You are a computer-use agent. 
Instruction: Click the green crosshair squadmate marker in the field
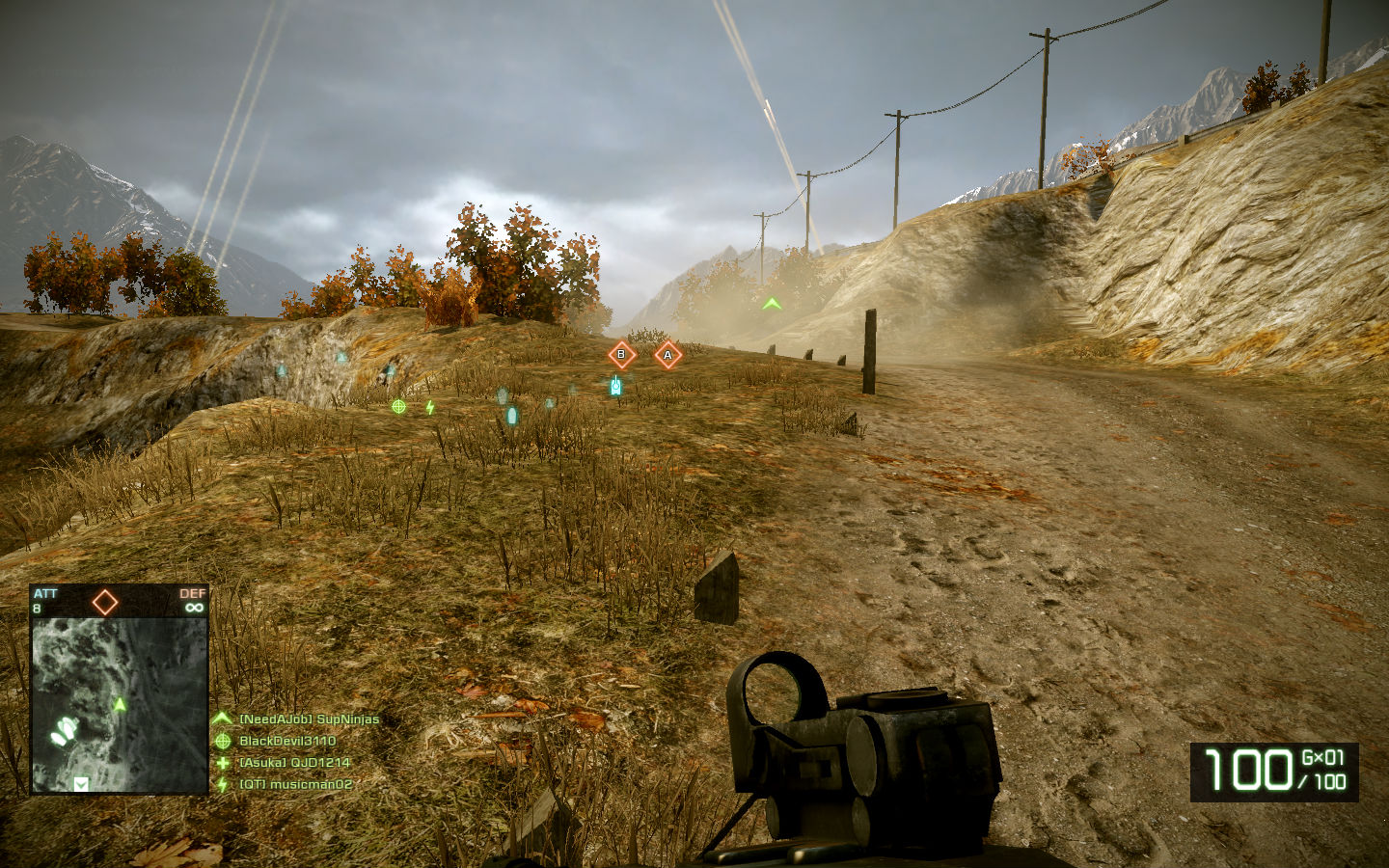pyautogui.click(x=398, y=407)
